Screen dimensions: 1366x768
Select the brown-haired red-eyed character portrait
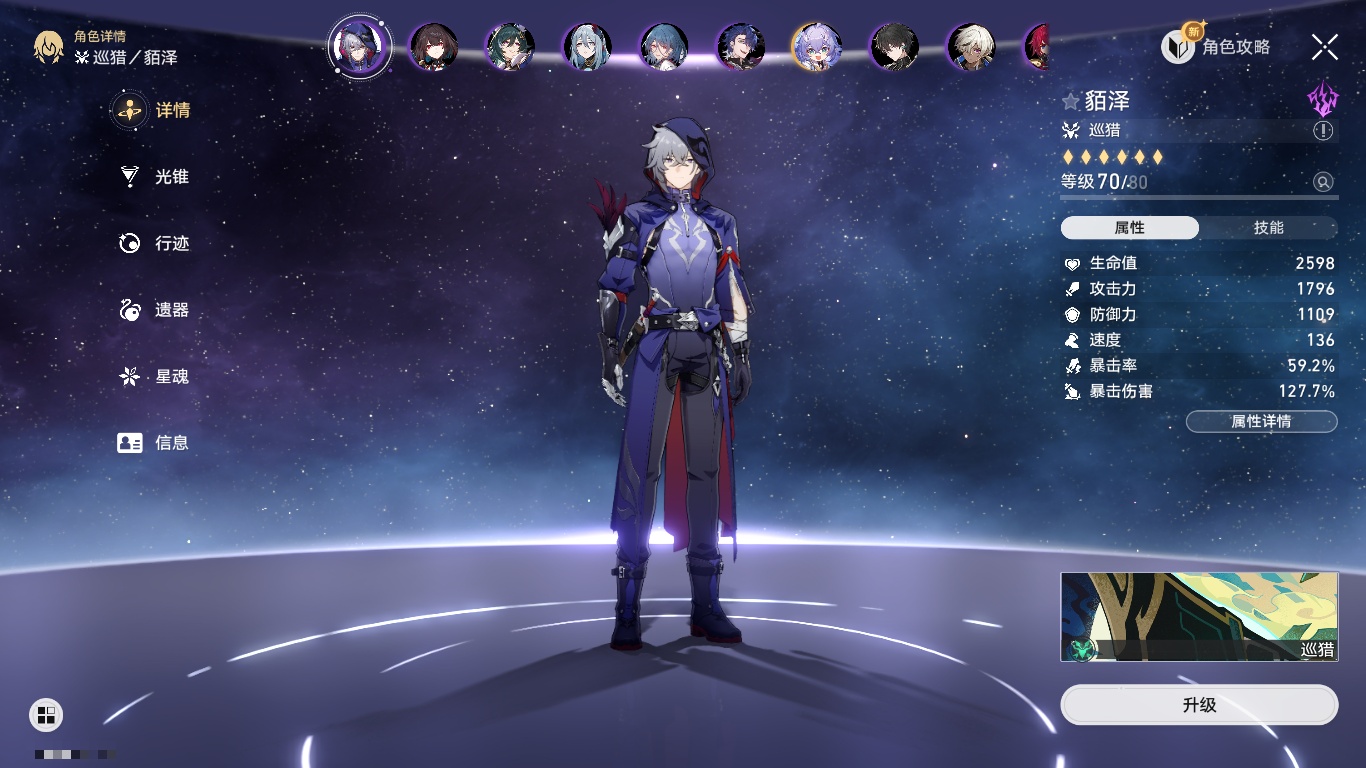(434, 47)
